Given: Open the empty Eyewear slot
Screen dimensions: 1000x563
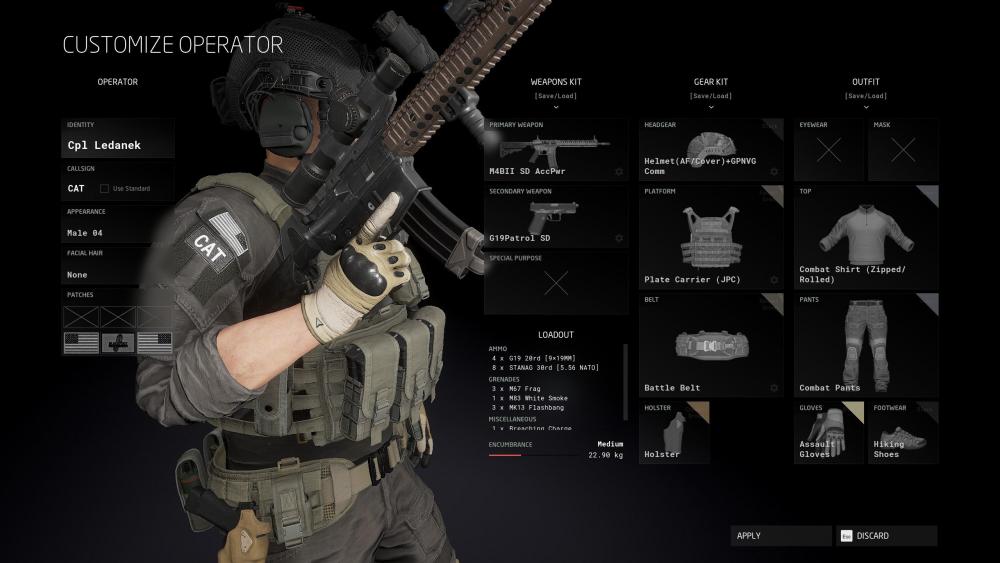Looking at the screenshot, I should click(x=829, y=150).
